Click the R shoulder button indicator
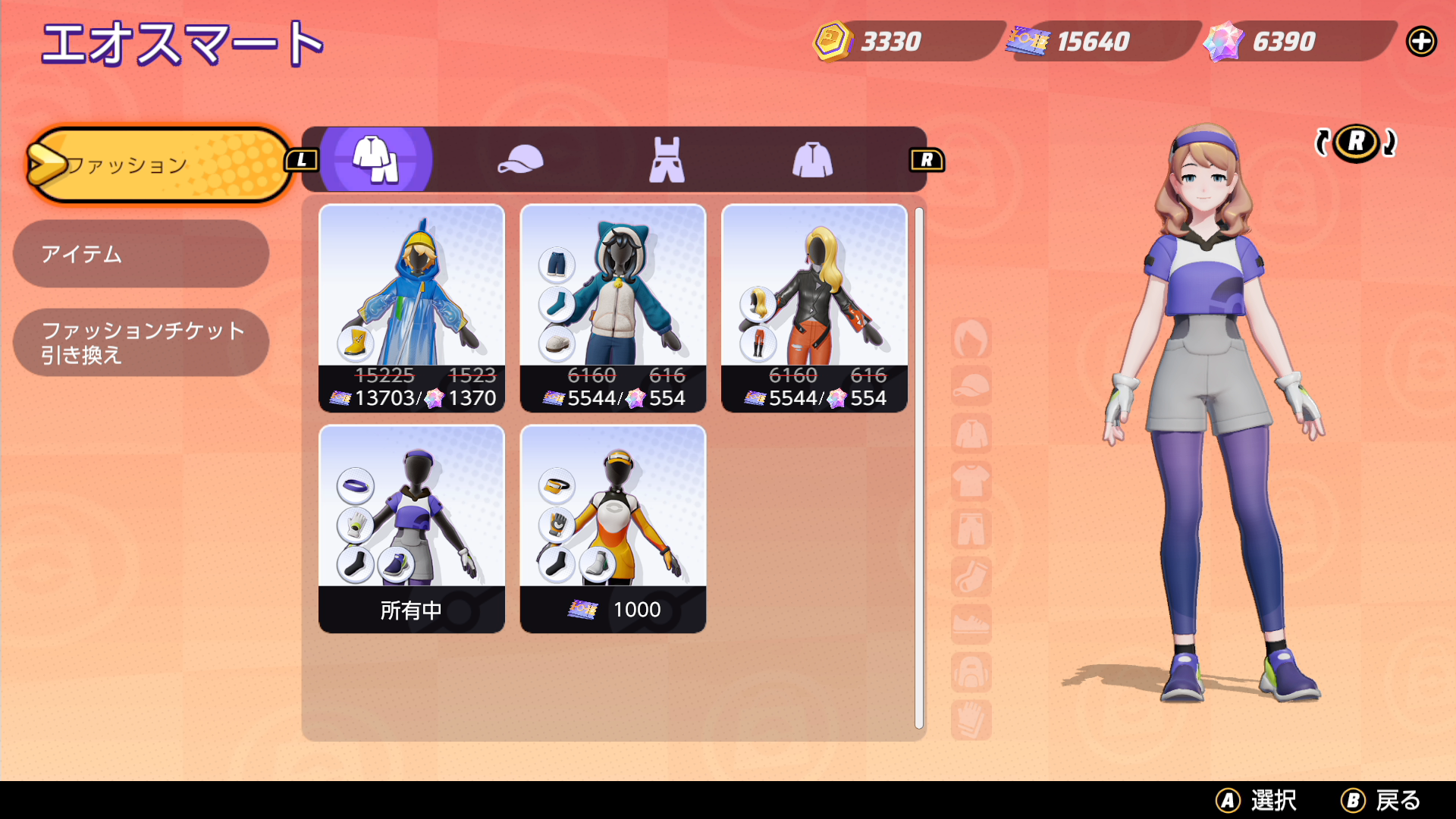Viewport: 1456px width, 819px height. [x=927, y=159]
